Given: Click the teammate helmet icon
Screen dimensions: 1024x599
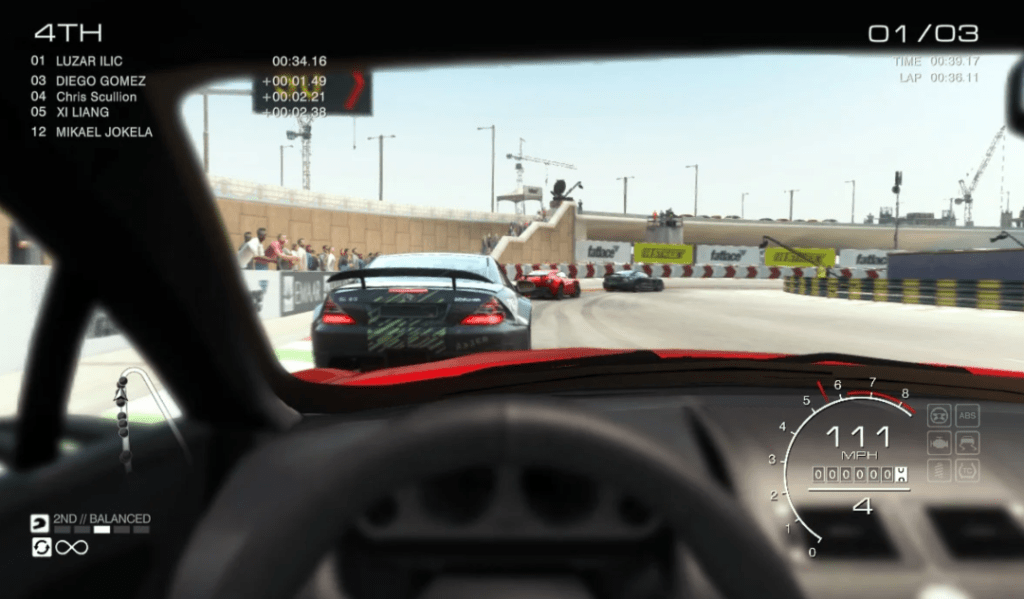Looking at the screenshot, I should [x=40, y=523].
